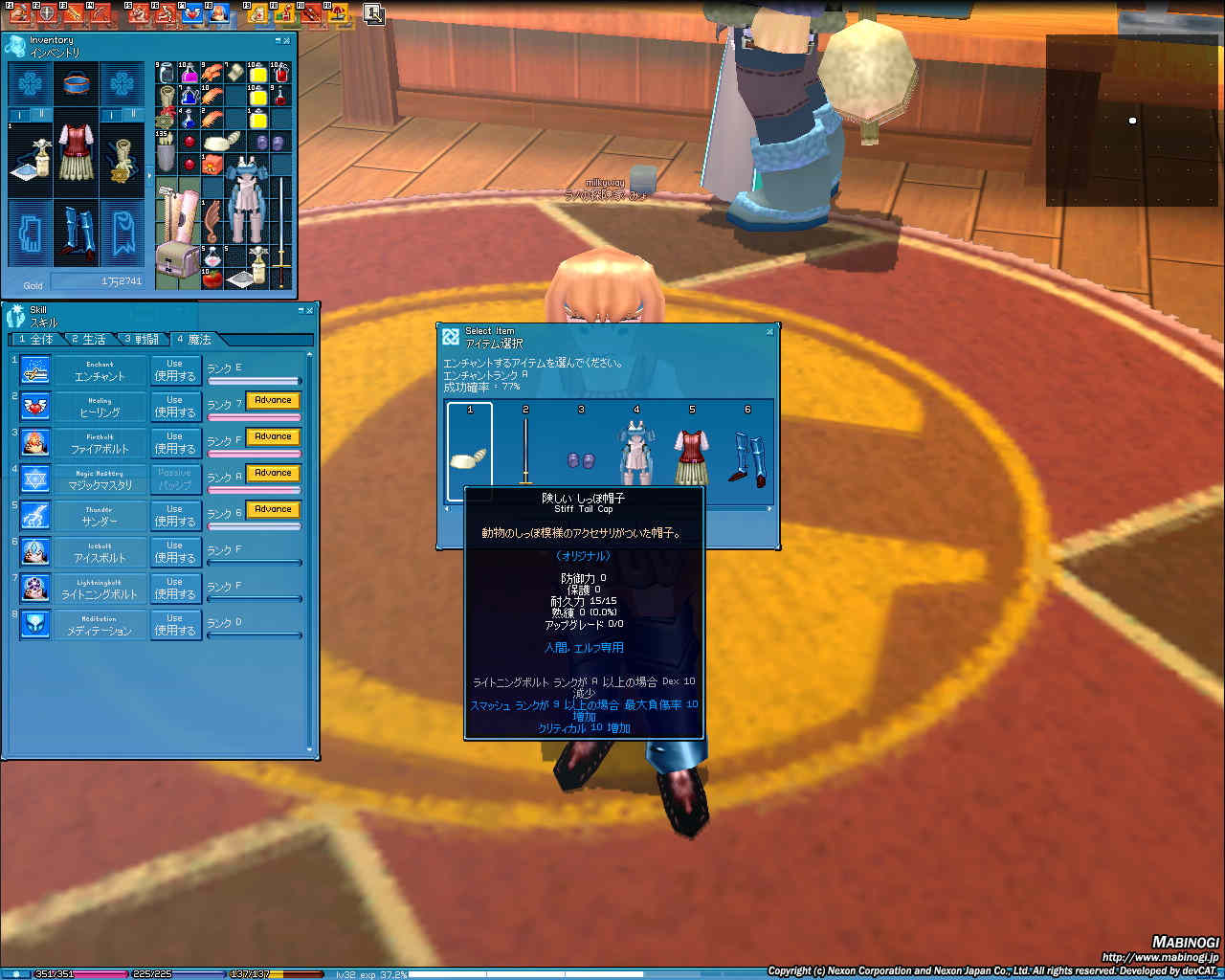This screenshot has width=1225, height=980.
Task: Select the blue armored boots for enchanting
Action: (747, 457)
